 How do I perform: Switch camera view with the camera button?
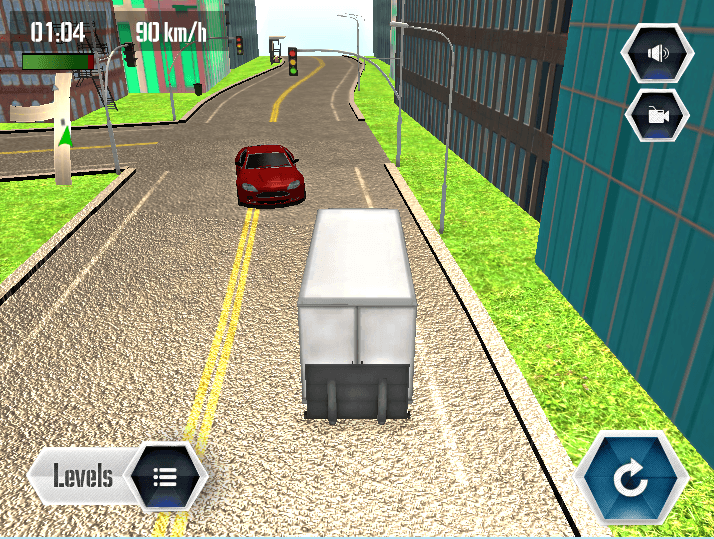[657, 115]
